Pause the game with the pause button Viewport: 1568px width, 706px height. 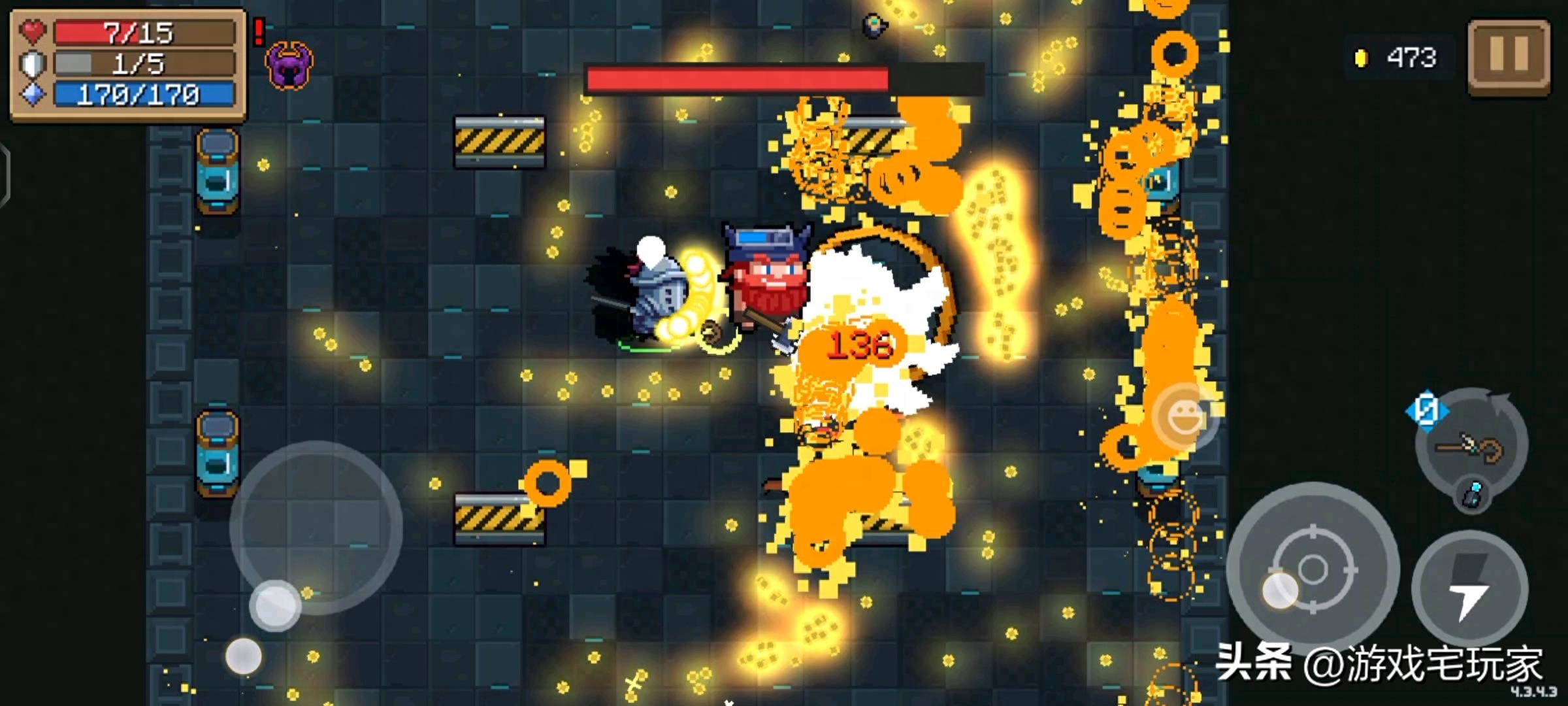[x=1509, y=56]
